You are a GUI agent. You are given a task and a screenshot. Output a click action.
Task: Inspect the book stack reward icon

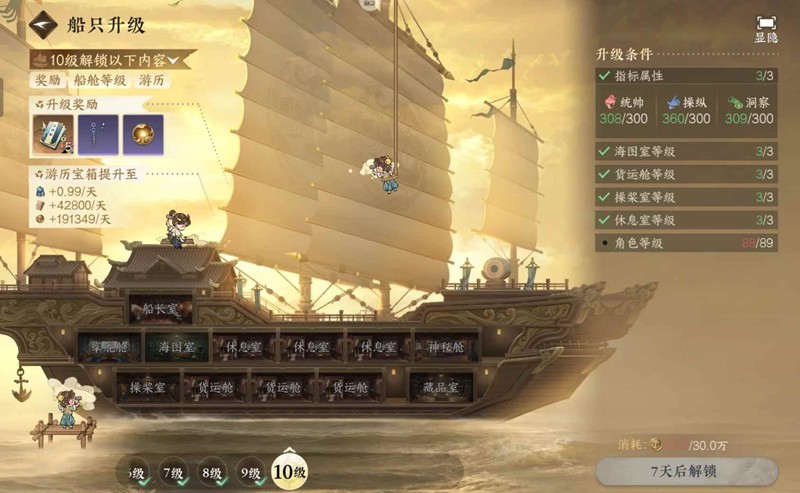(x=52, y=134)
